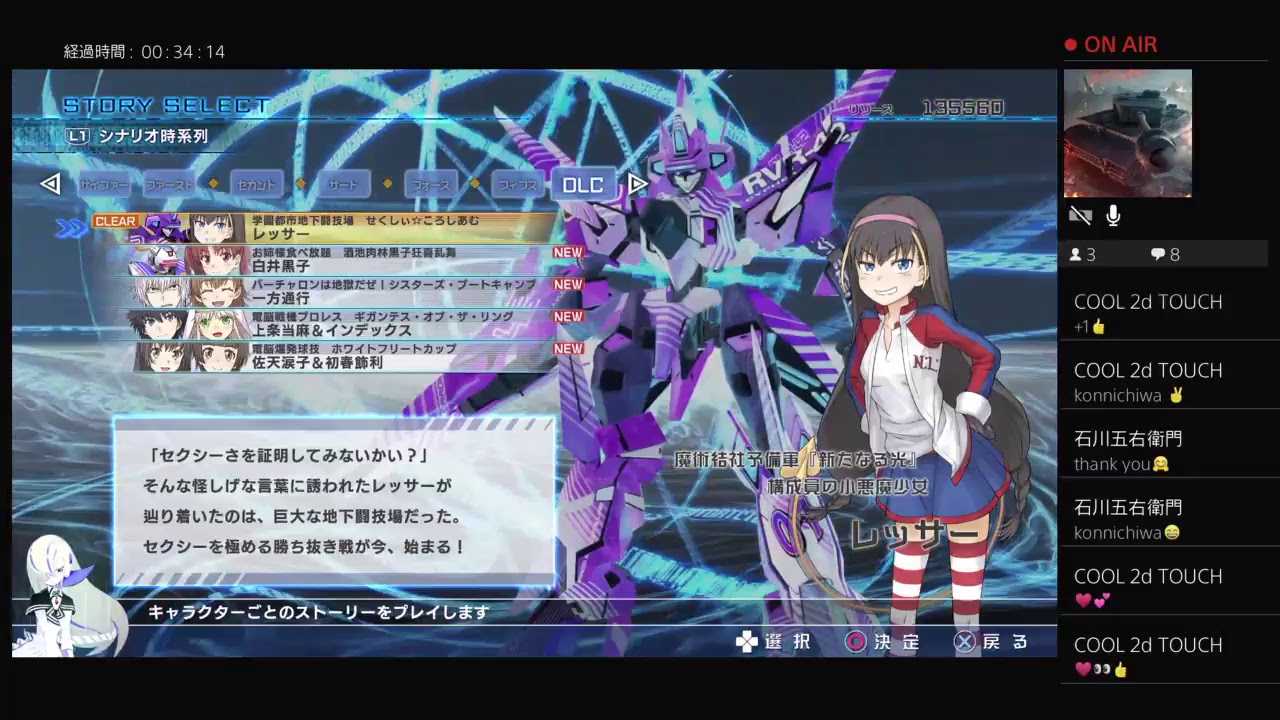Enable the crossed-out camera in stream panel

1080,215
